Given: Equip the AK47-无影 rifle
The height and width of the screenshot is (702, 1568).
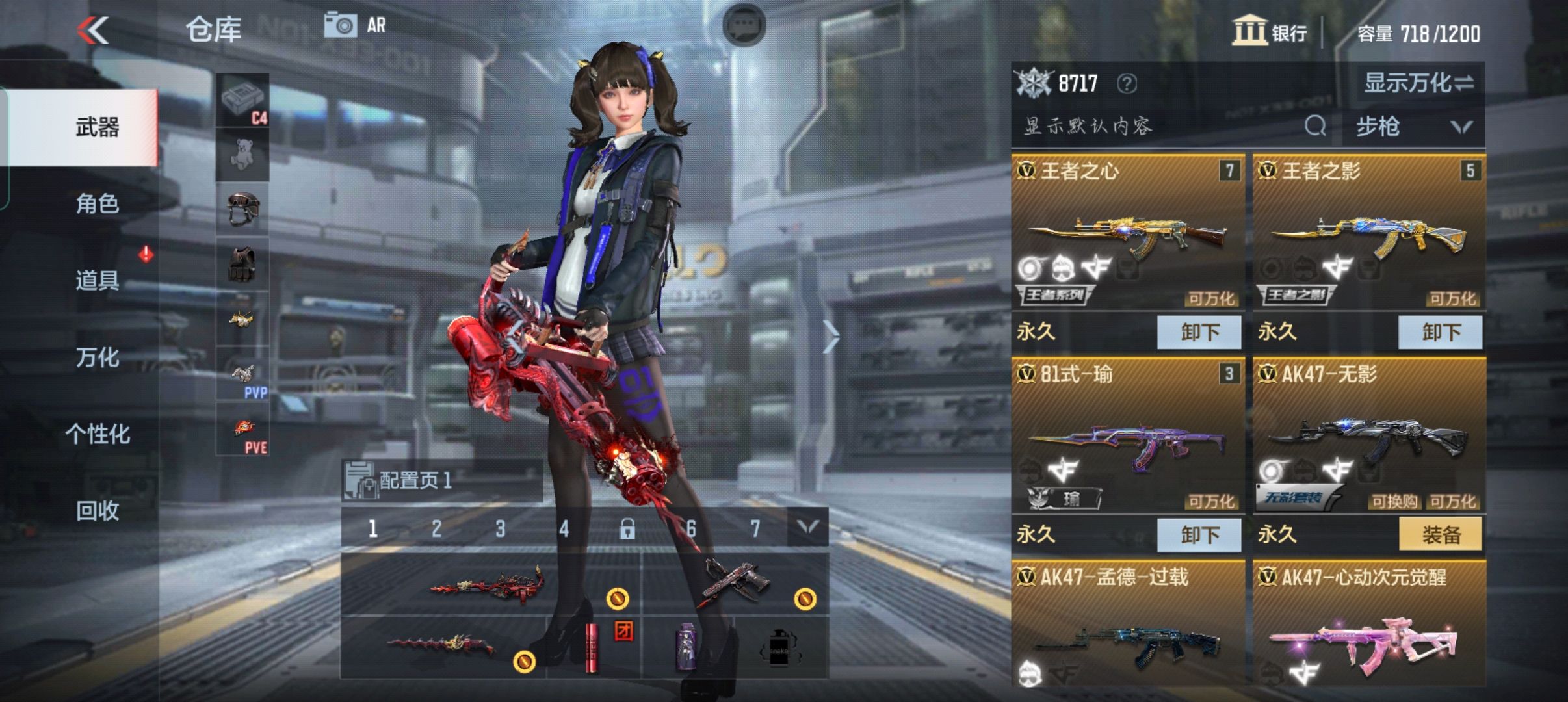Looking at the screenshot, I should click(1440, 534).
